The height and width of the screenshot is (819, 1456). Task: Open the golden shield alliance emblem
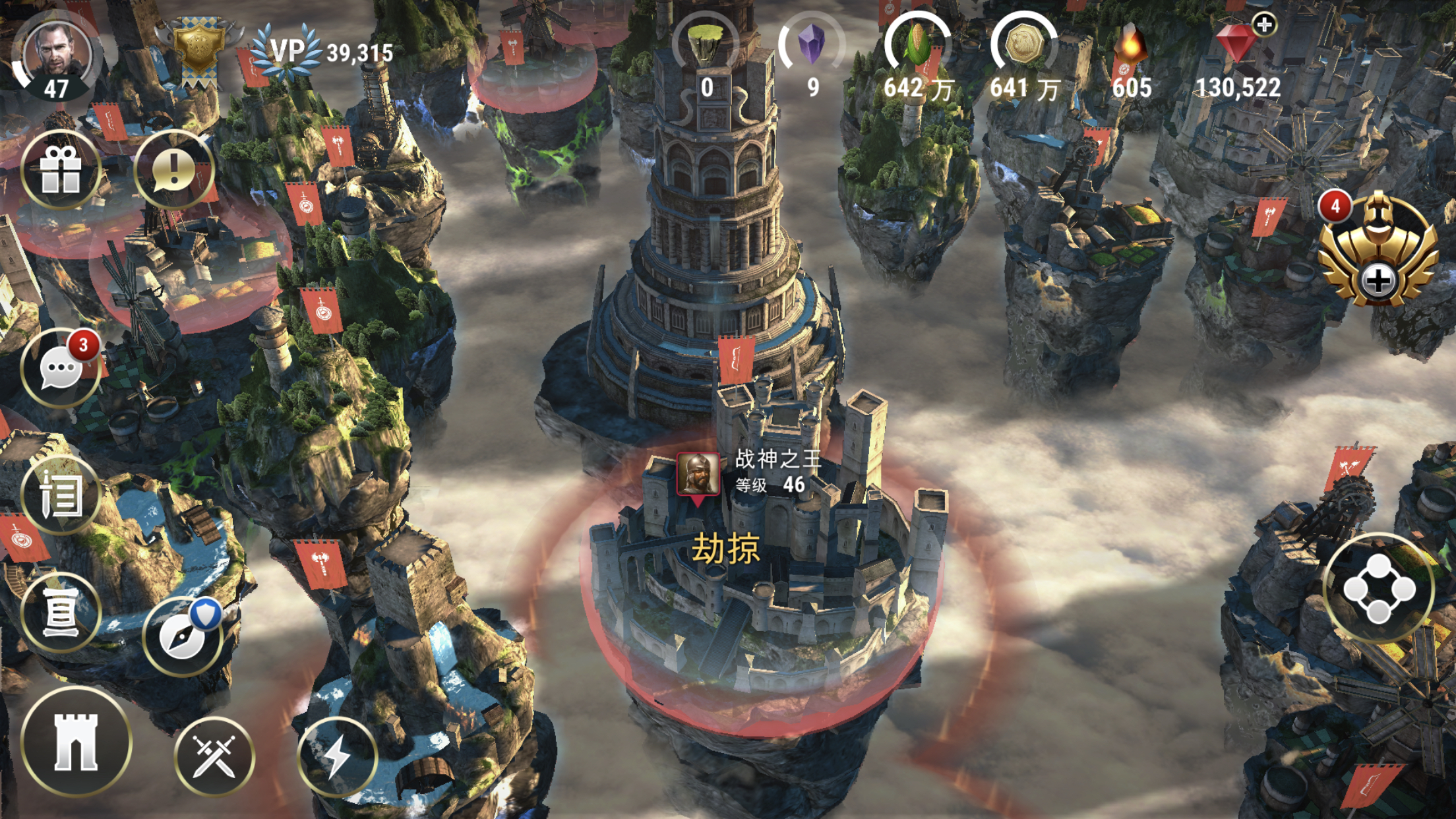click(x=197, y=49)
